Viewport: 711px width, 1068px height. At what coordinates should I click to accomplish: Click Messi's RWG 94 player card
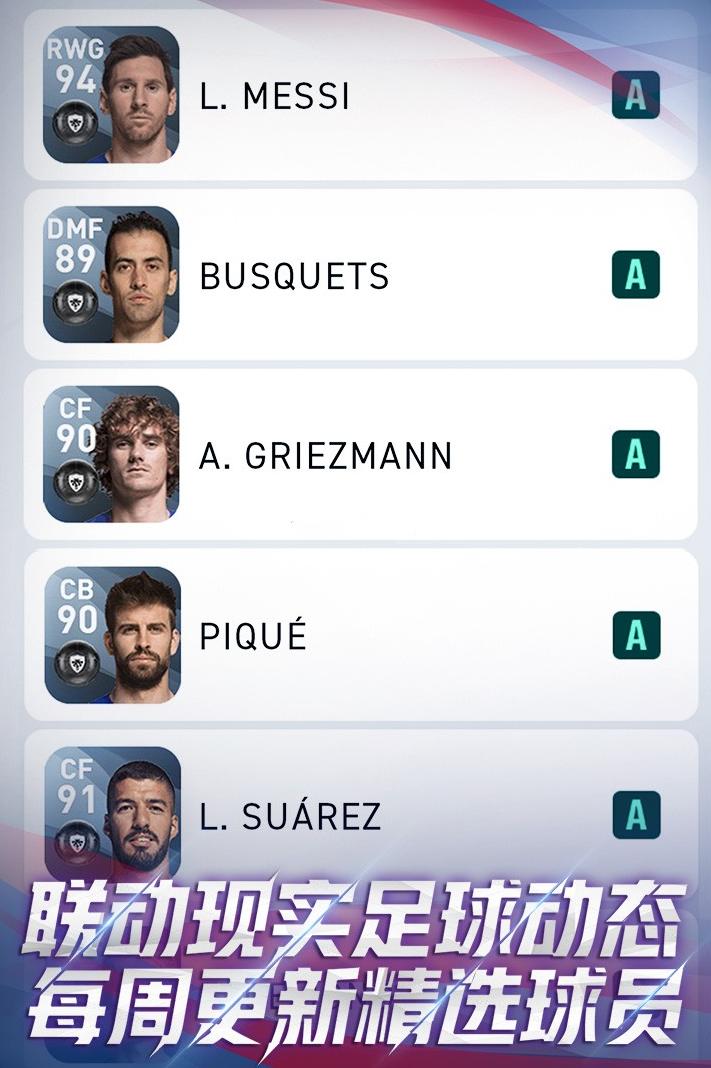111,95
